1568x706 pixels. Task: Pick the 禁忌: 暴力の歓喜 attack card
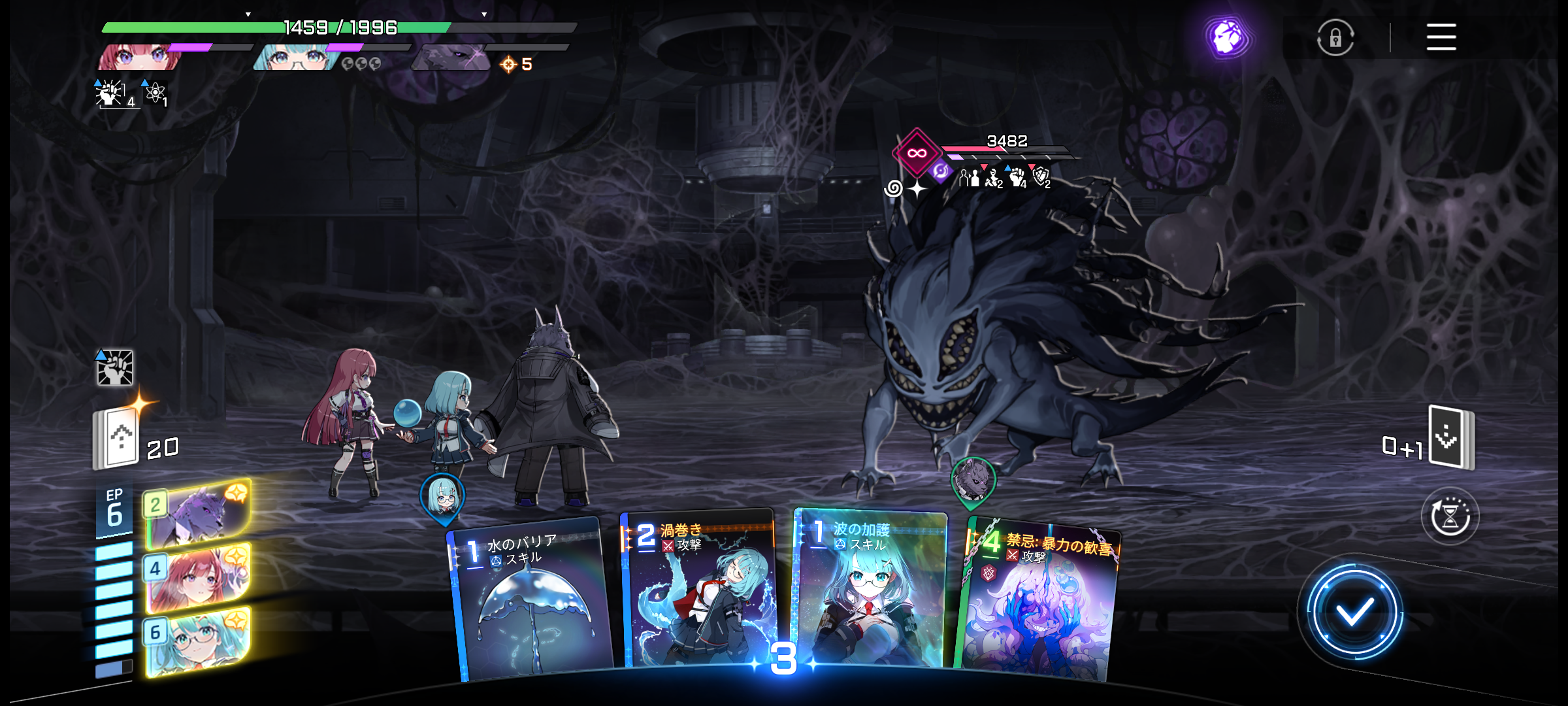(1039, 601)
